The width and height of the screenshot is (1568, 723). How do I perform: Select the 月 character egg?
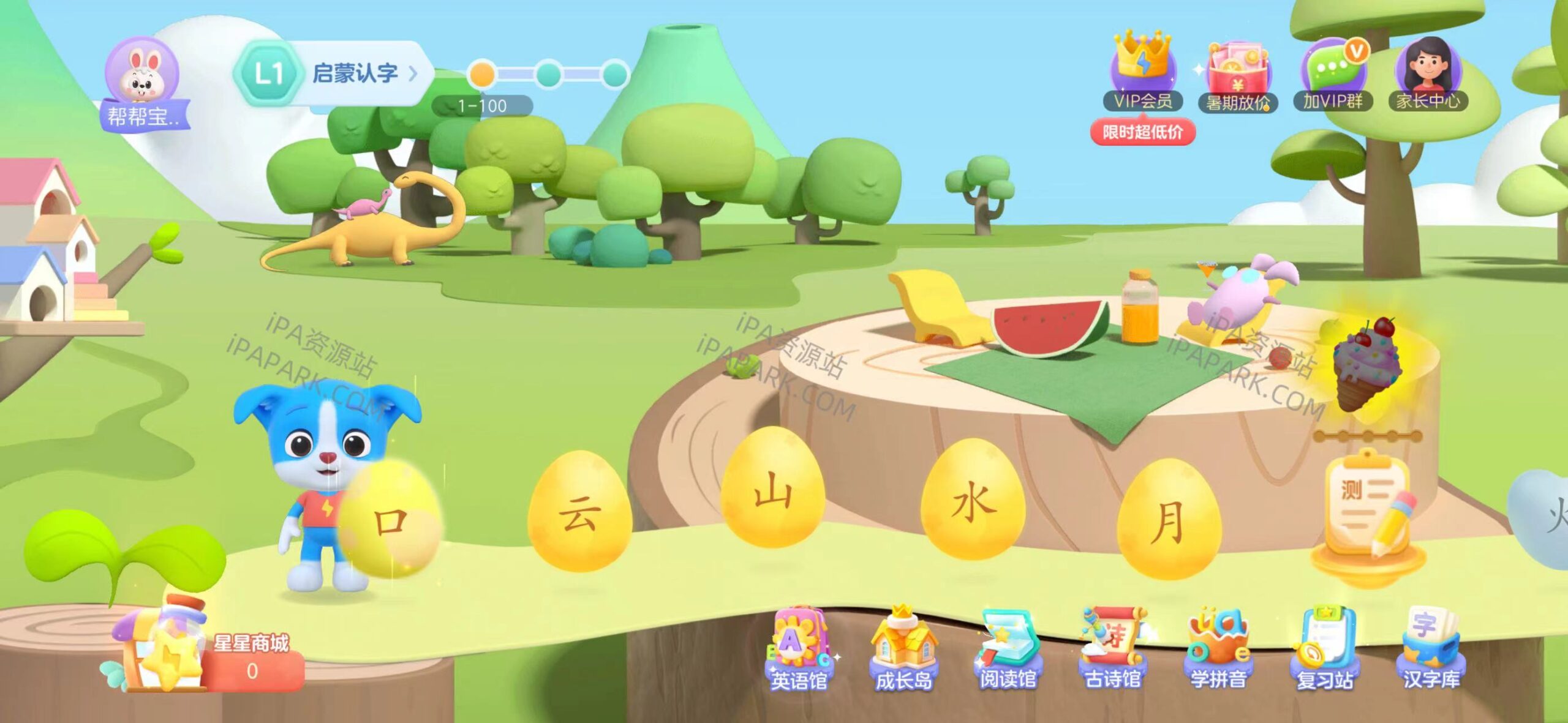[x=1169, y=520]
